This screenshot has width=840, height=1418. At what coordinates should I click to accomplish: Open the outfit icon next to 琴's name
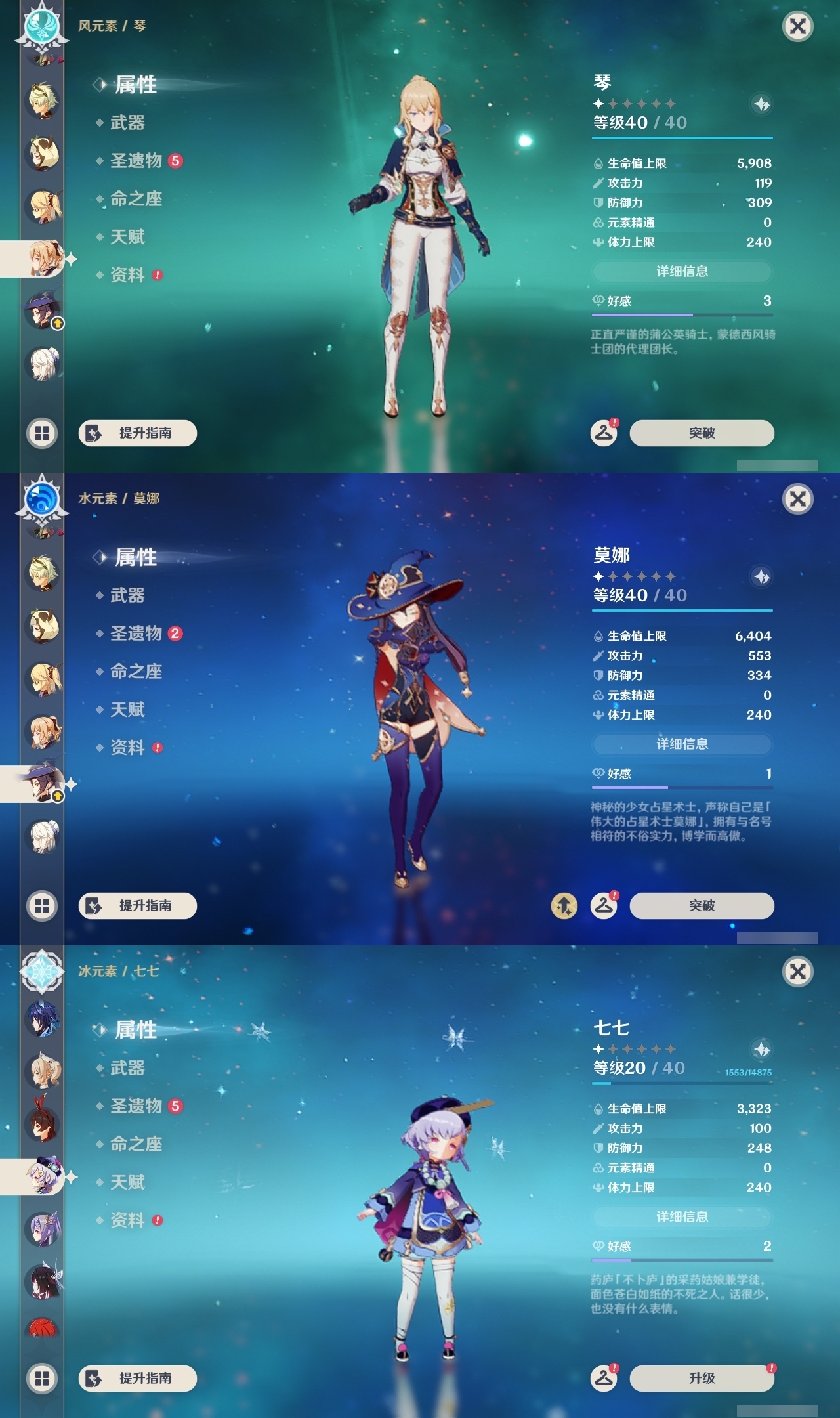761,103
